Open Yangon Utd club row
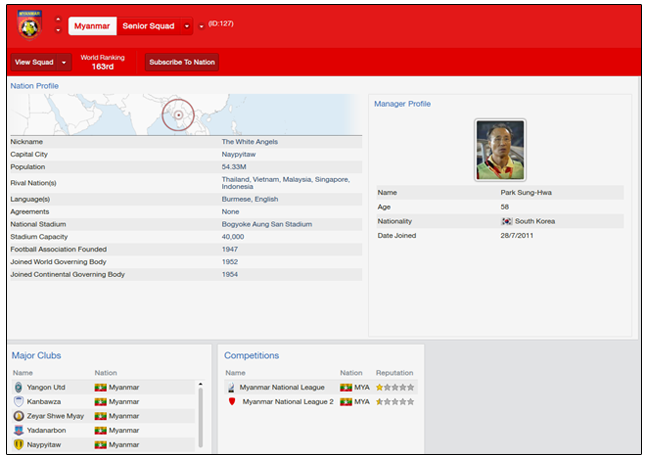648x459 pixels. click(x=46, y=387)
